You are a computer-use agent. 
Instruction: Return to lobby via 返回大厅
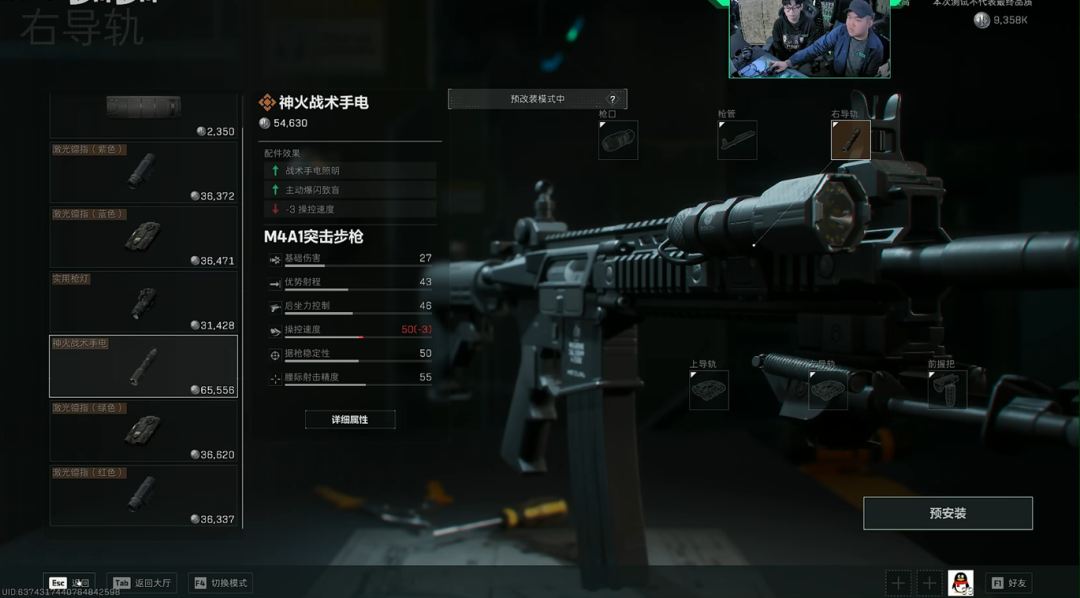[141, 583]
